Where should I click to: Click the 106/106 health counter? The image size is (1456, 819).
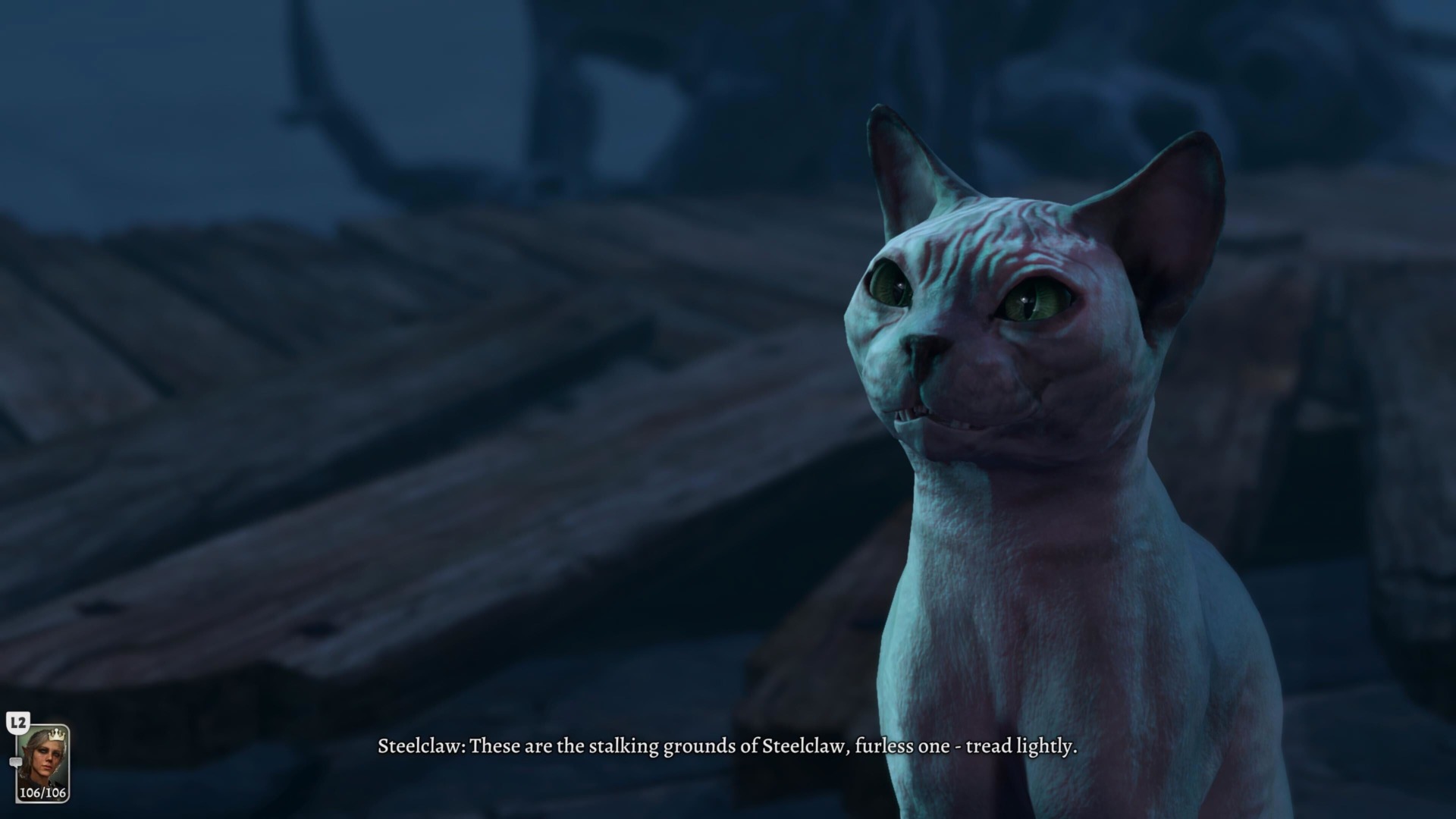tap(43, 792)
